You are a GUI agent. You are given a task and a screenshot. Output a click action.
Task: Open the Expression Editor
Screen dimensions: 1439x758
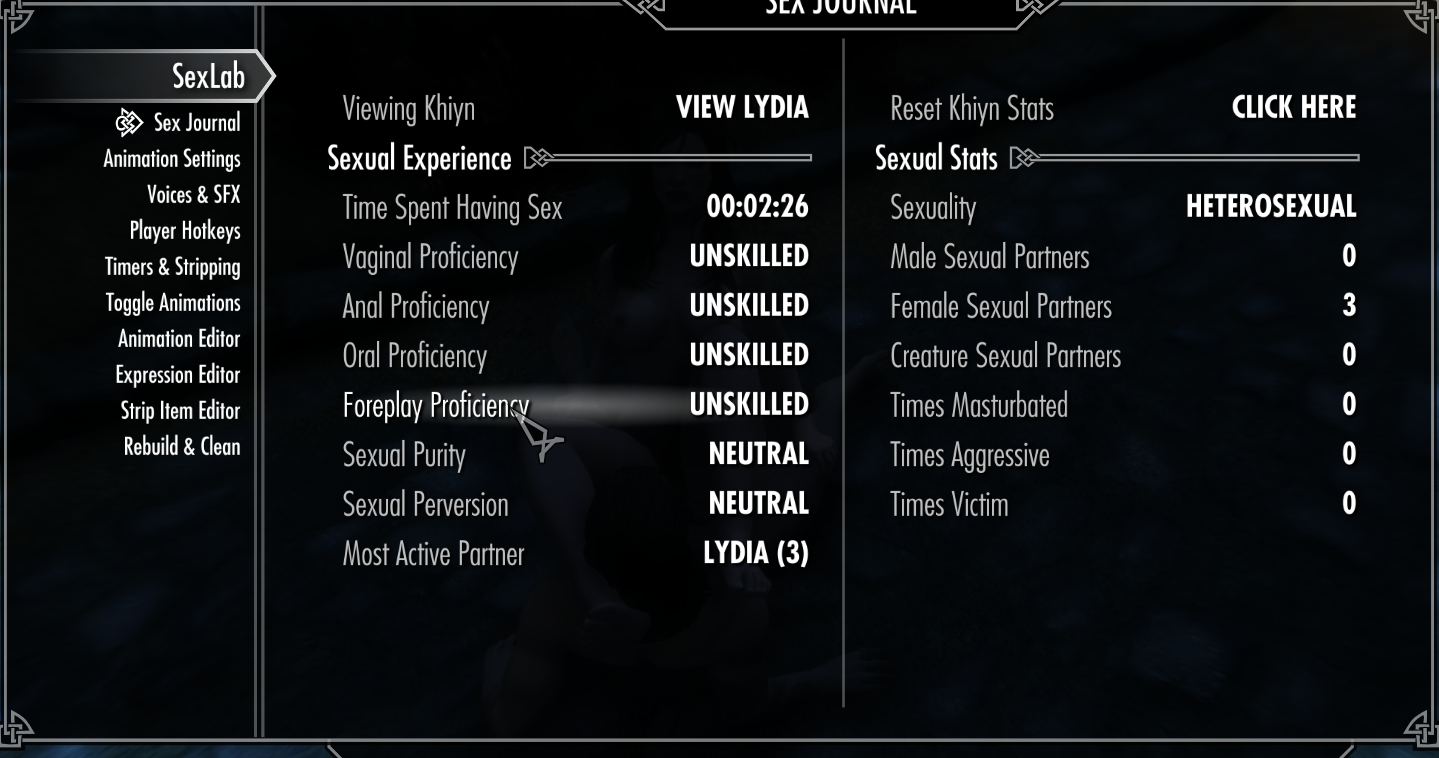pyautogui.click(x=178, y=374)
